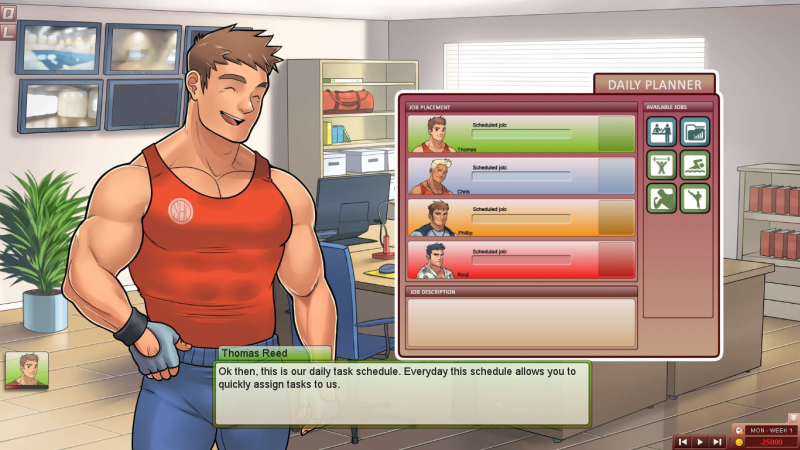
Task: Choose the flexing bicep job icon
Action: coord(661,198)
